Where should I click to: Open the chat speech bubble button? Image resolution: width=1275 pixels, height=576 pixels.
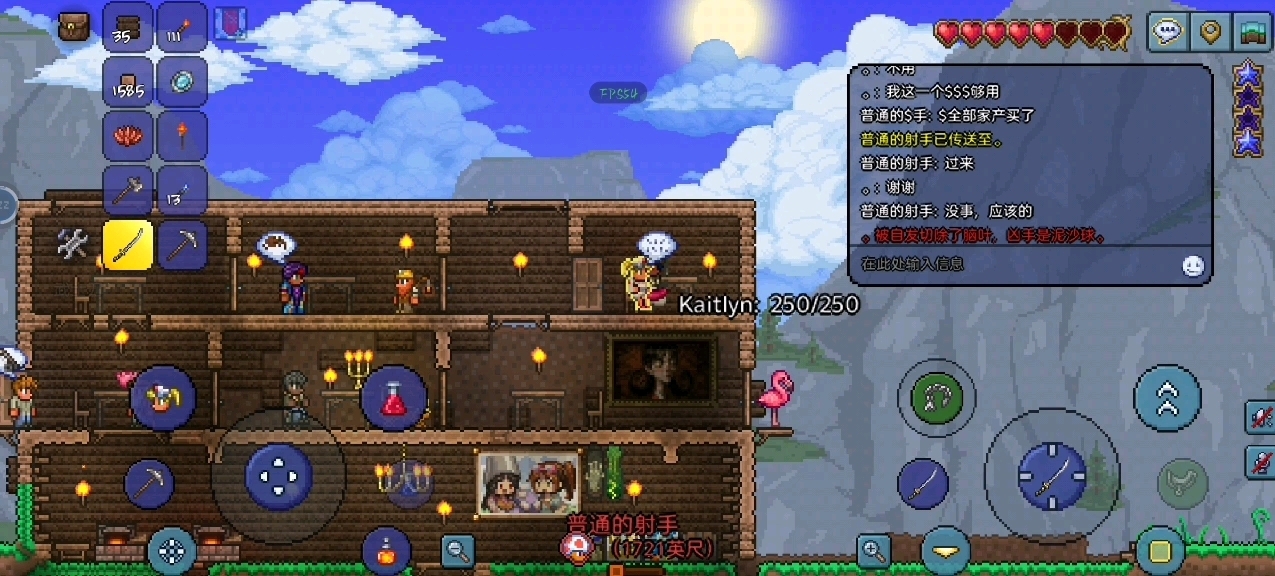tap(1167, 32)
